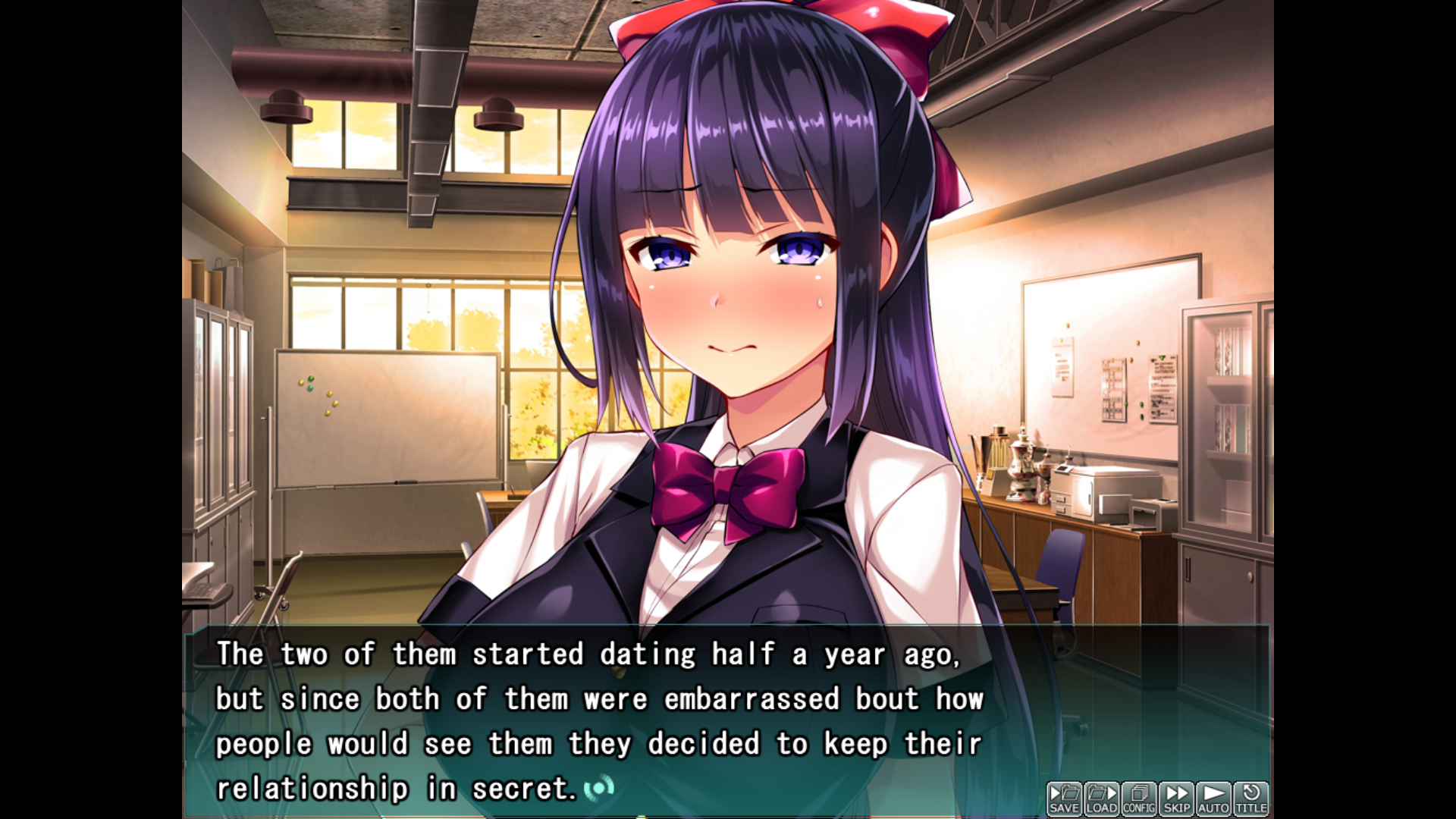Viewport: 1456px width, 819px height.
Task: Activate SKIP to fast-forward text
Action: [x=1176, y=799]
